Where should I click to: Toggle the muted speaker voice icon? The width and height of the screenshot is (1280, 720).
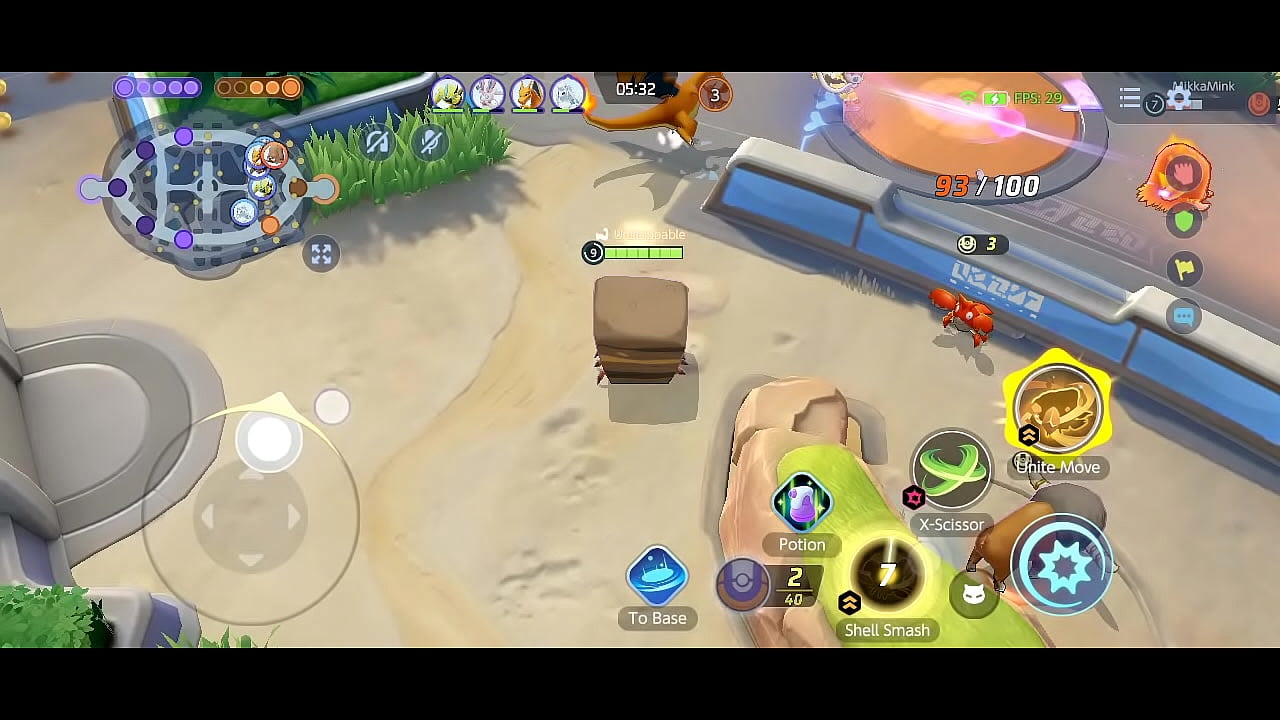(378, 143)
